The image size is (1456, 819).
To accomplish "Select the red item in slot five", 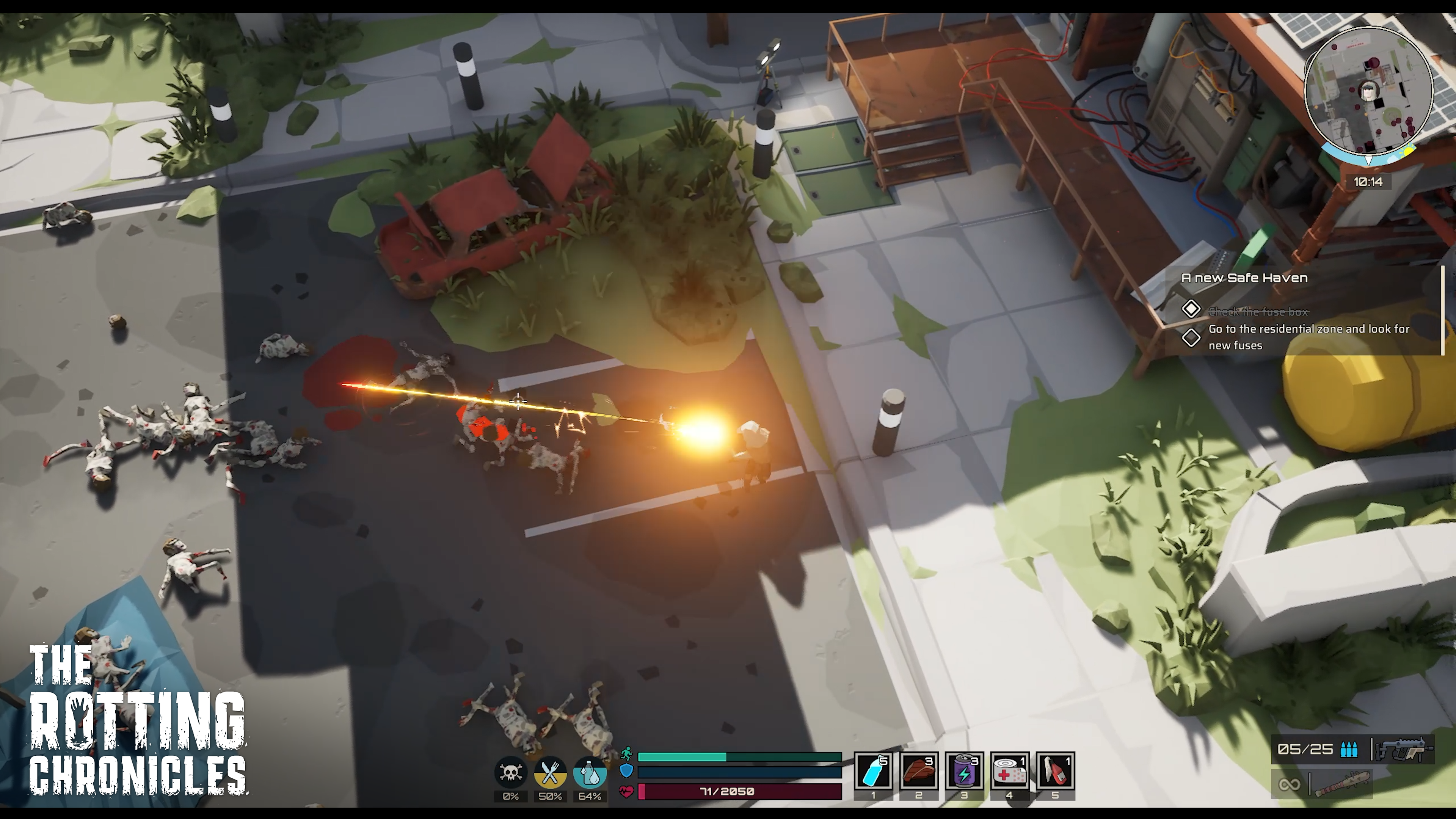I will point(1055,771).
